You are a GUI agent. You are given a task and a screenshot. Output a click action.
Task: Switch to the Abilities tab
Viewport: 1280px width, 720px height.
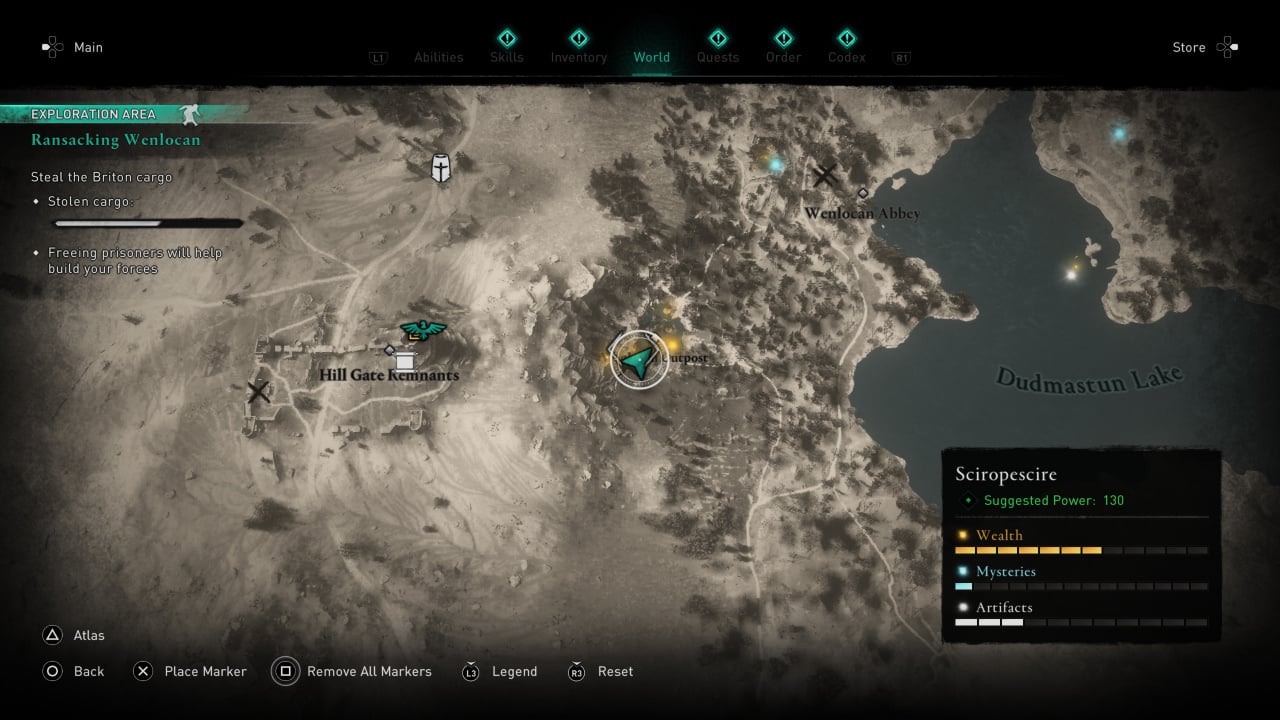pos(438,57)
